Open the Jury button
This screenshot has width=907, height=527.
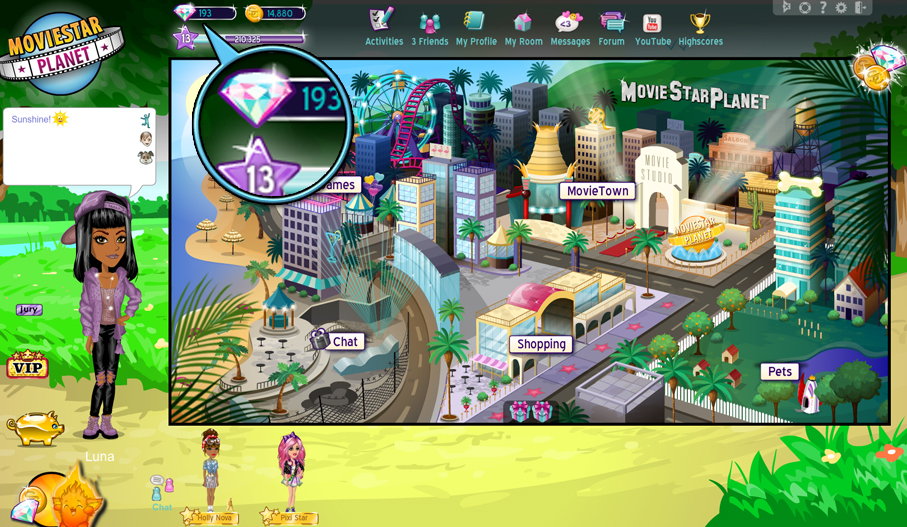[29, 310]
